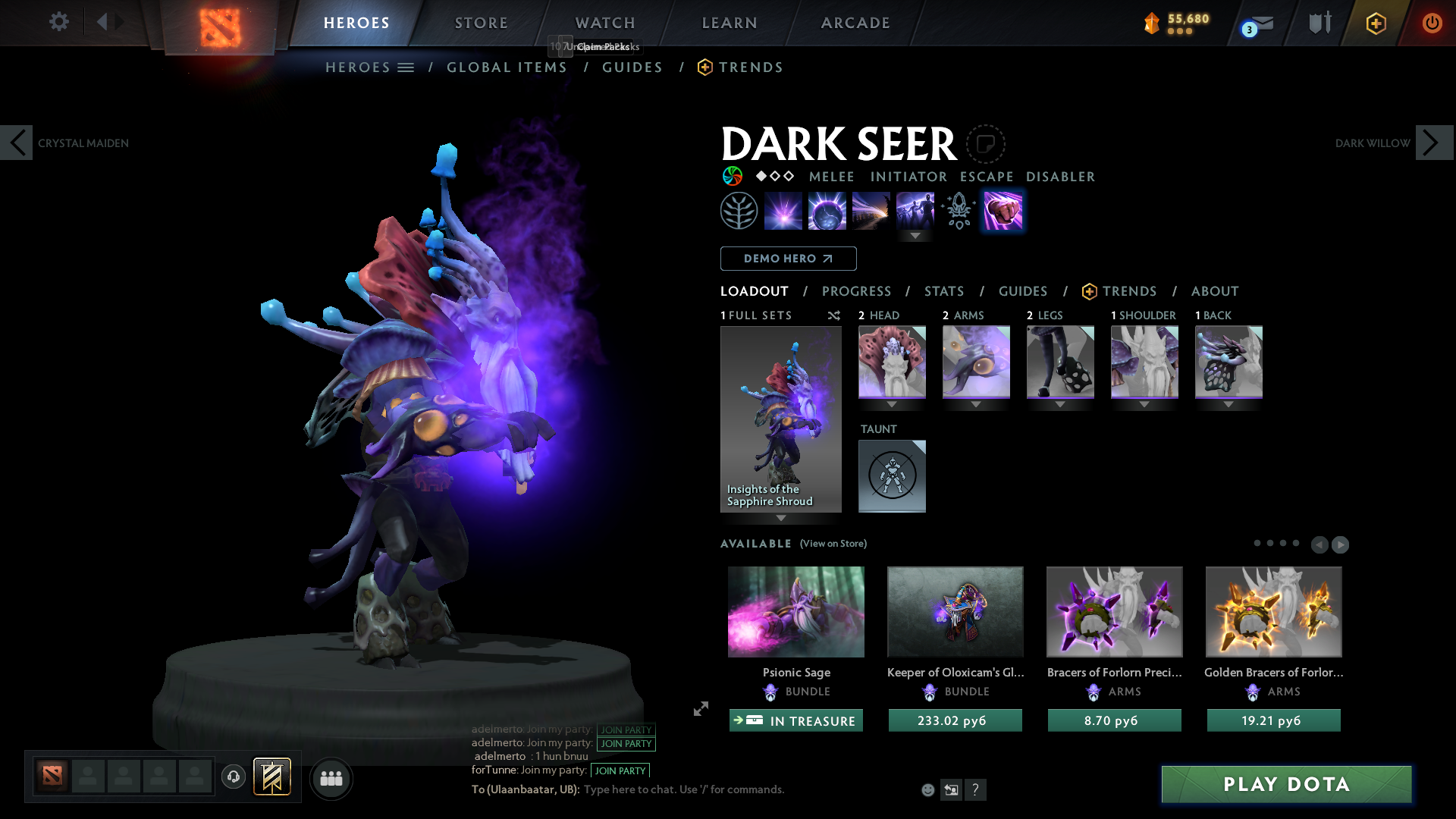Image resolution: width=1456 pixels, height=819 pixels.
Task: Open the STATS tab for Dark Seer
Action: 943,291
